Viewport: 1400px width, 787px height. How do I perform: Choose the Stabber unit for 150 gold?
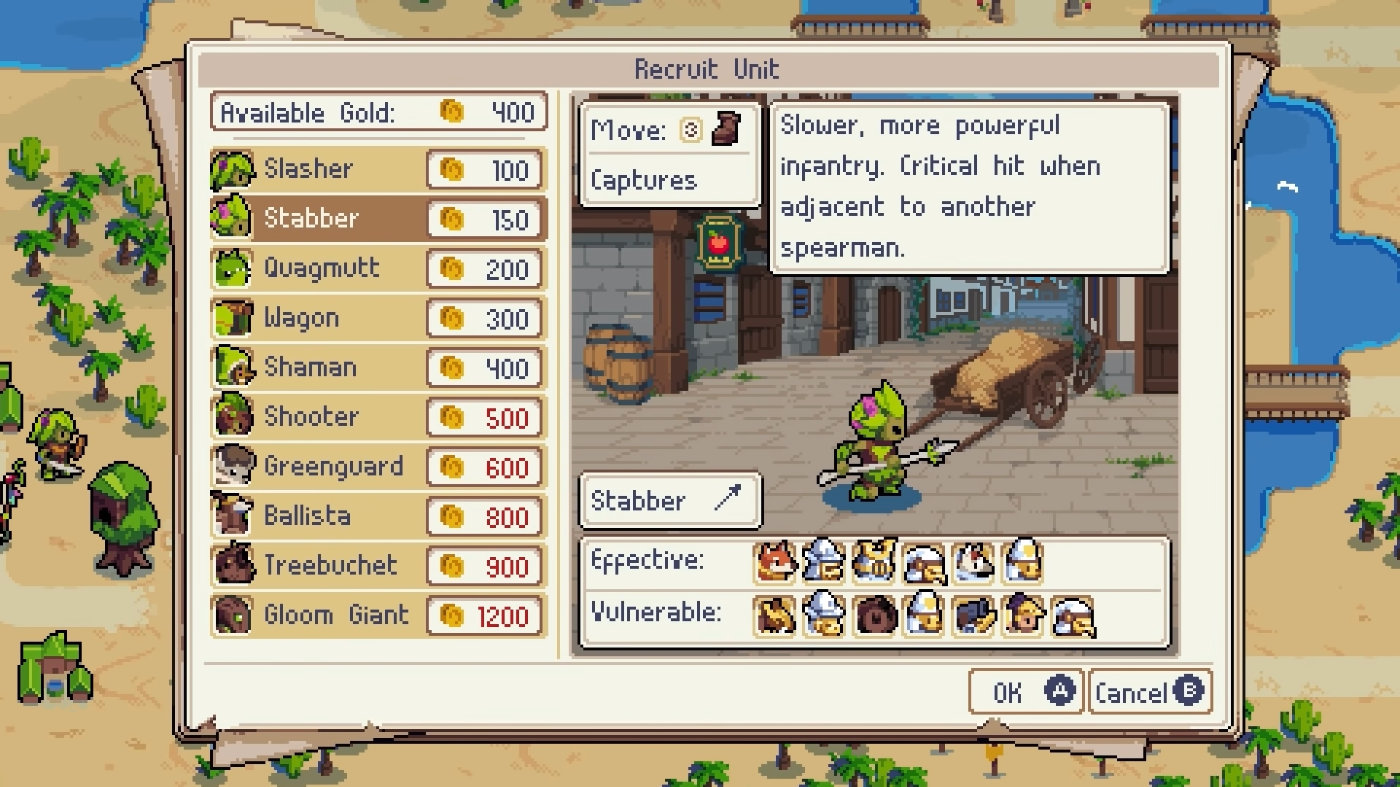(378, 219)
